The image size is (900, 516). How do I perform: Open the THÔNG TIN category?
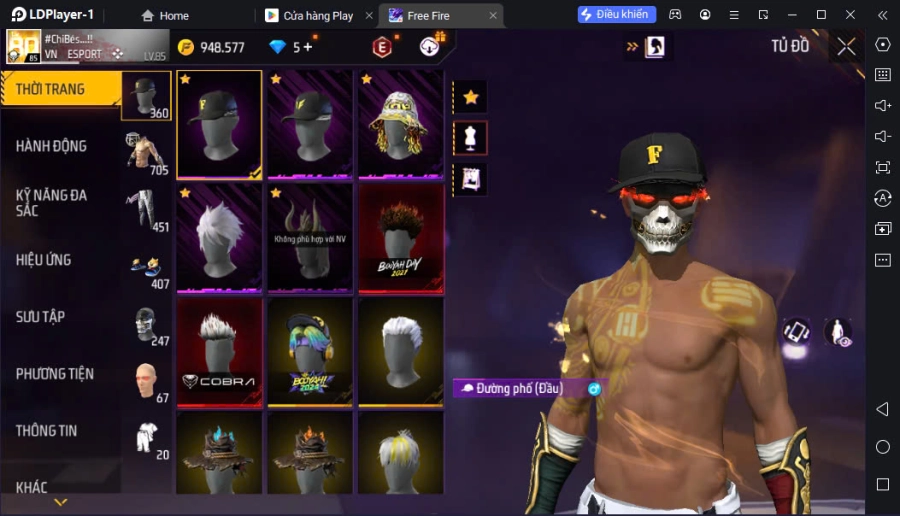pos(60,431)
